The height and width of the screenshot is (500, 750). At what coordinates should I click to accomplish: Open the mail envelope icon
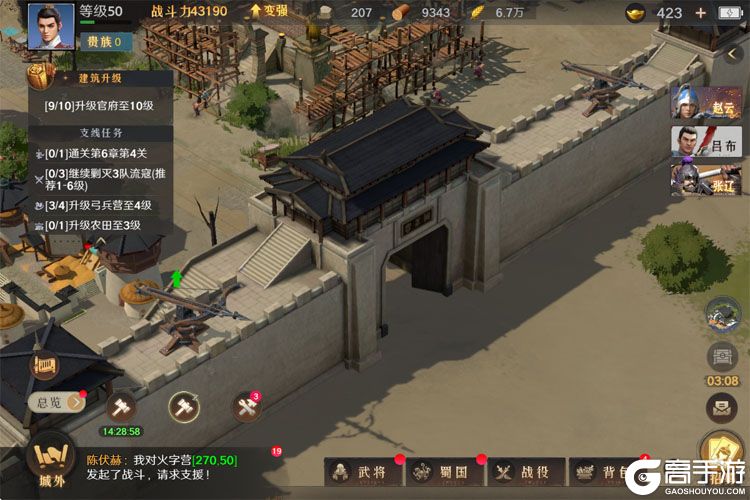[723, 407]
